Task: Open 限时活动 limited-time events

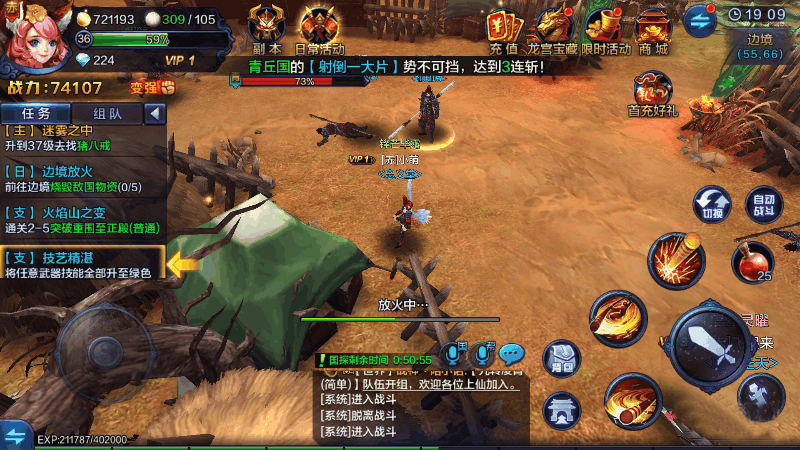Action: [606, 28]
